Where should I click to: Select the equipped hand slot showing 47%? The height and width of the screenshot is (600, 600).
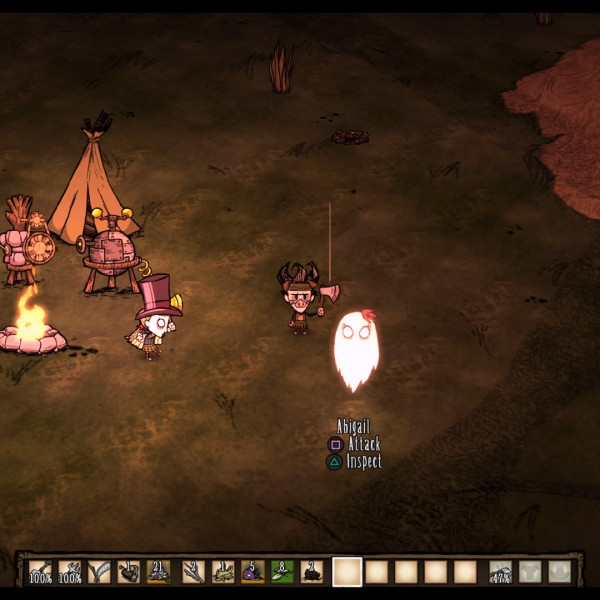(501, 571)
